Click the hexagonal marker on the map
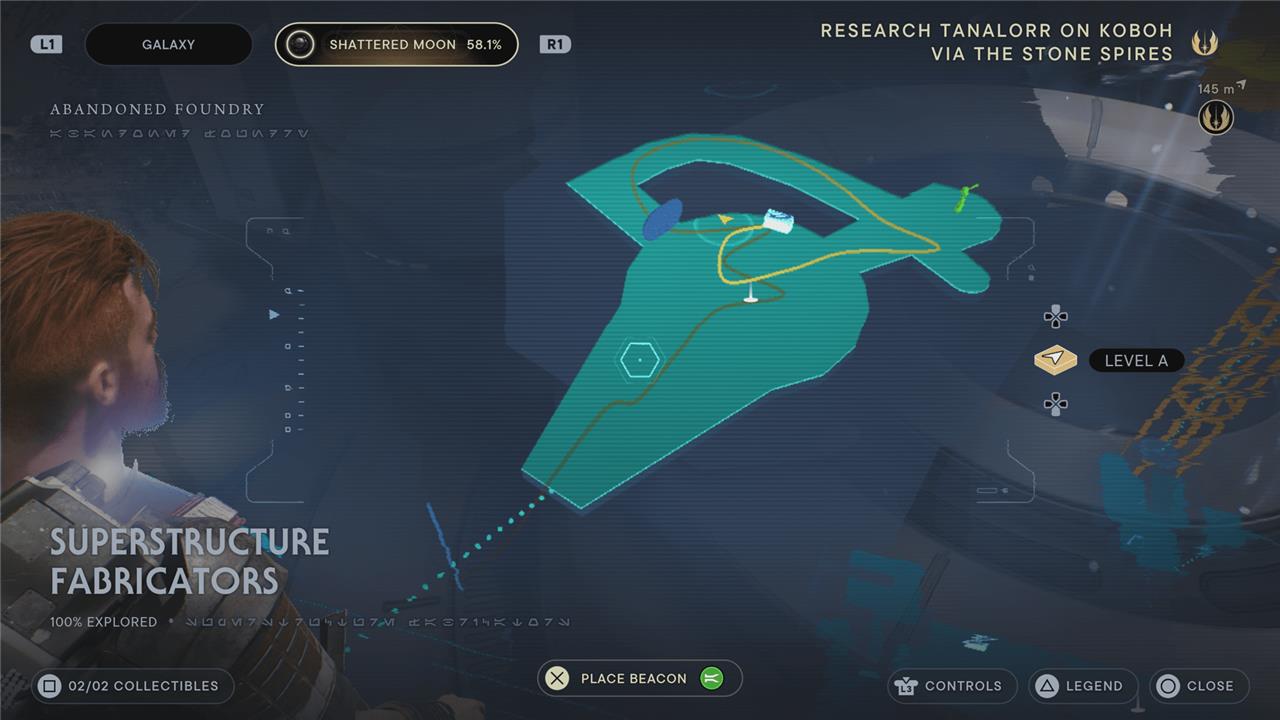Screen dimensions: 1280x720 pos(638,359)
